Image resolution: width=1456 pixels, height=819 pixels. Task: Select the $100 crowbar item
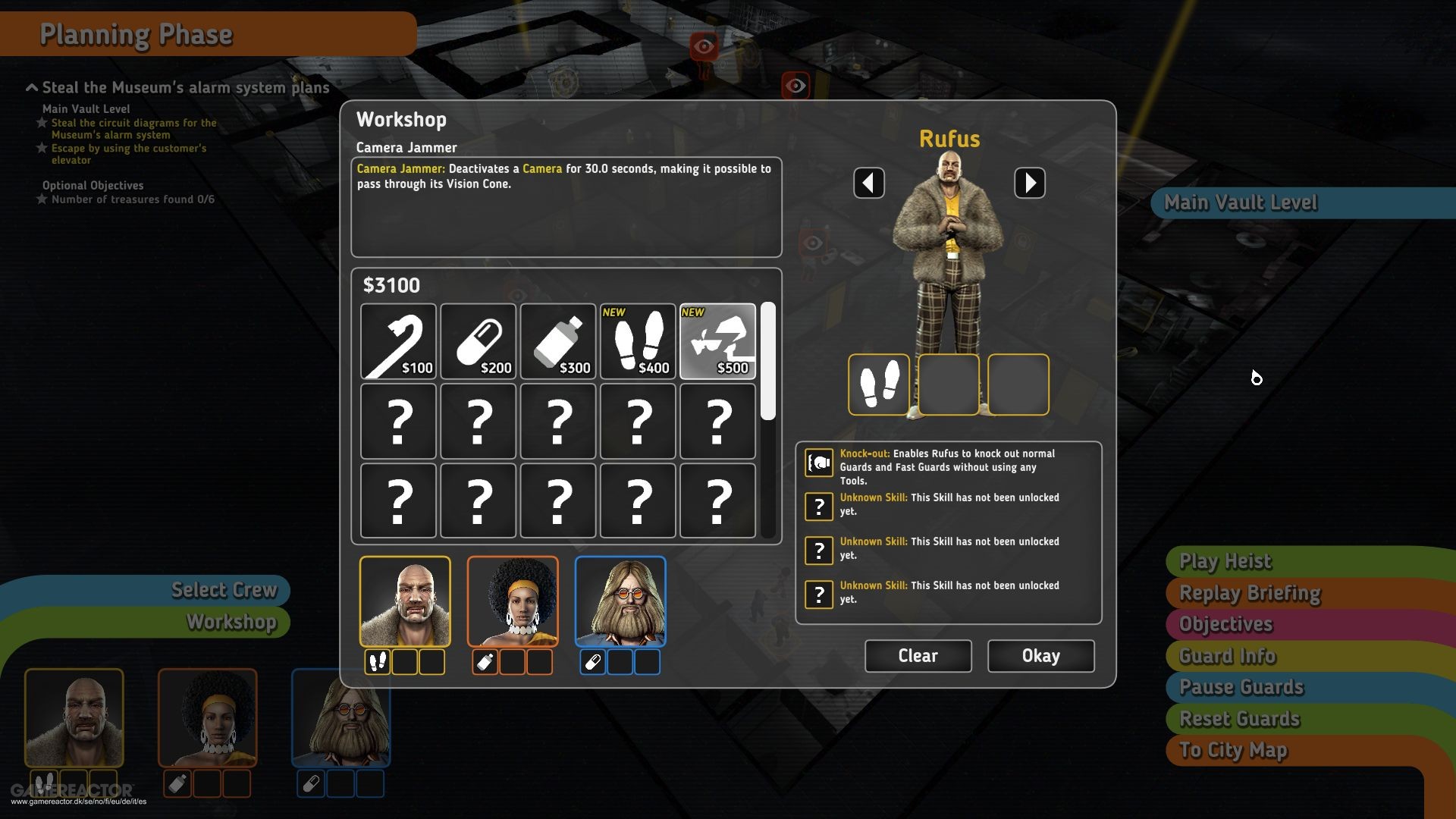pyautogui.click(x=398, y=341)
